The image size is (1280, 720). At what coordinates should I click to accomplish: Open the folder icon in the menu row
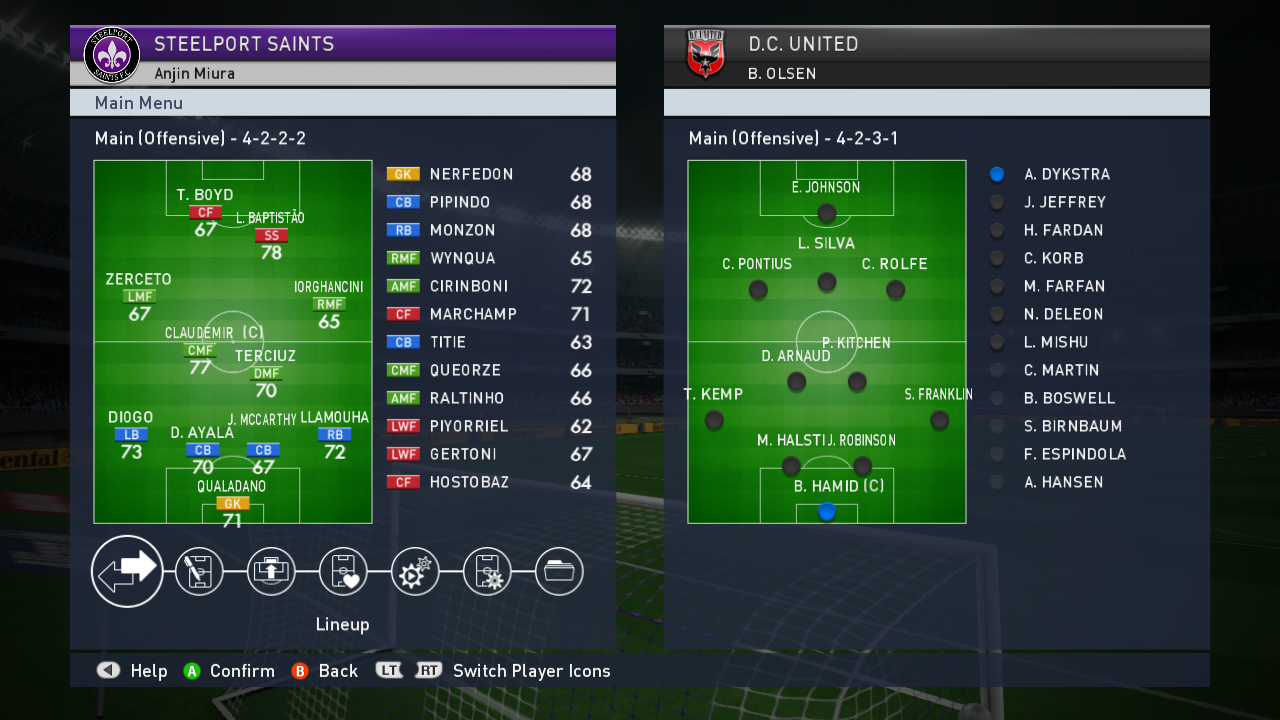[x=559, y=572]
